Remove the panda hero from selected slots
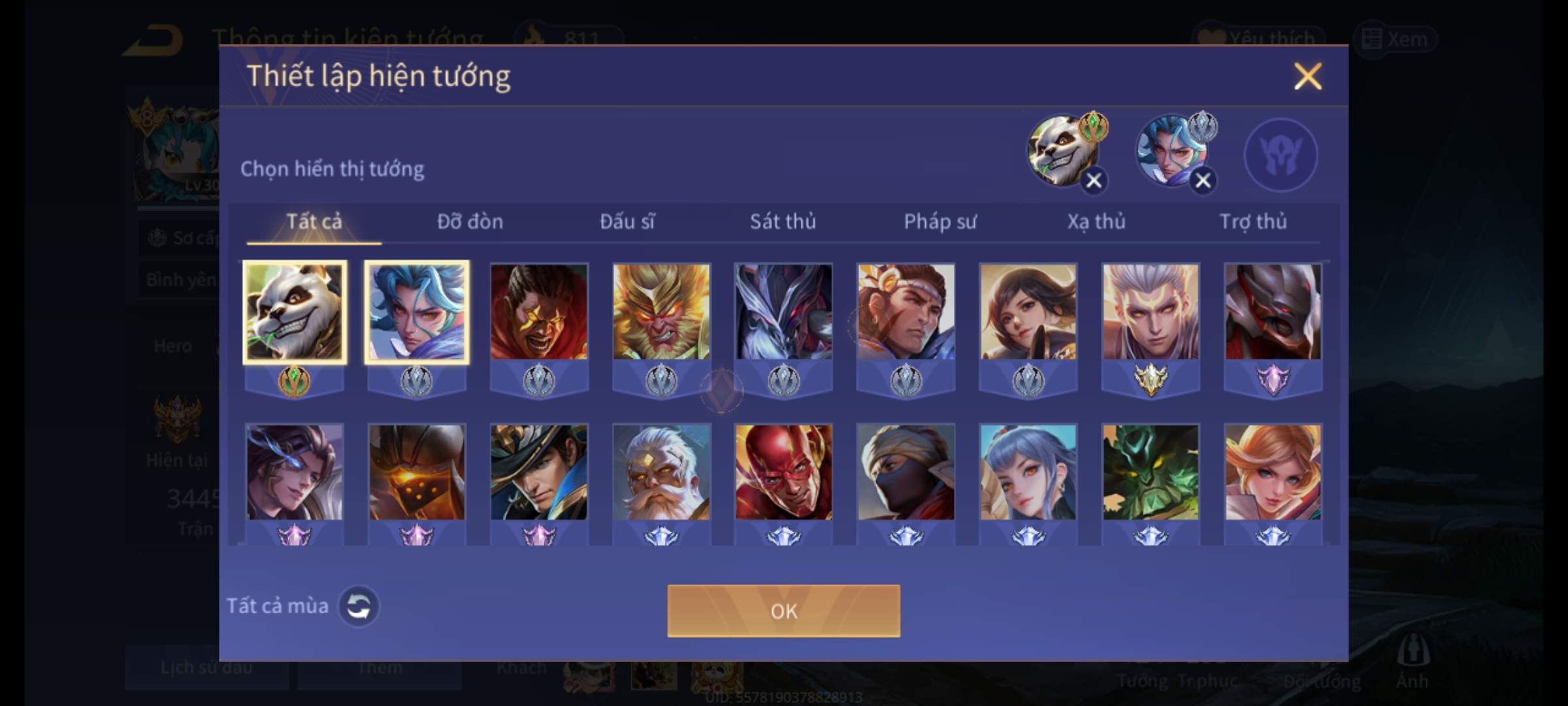This screenshot has width=1568, height=706. click(1094, 180)
